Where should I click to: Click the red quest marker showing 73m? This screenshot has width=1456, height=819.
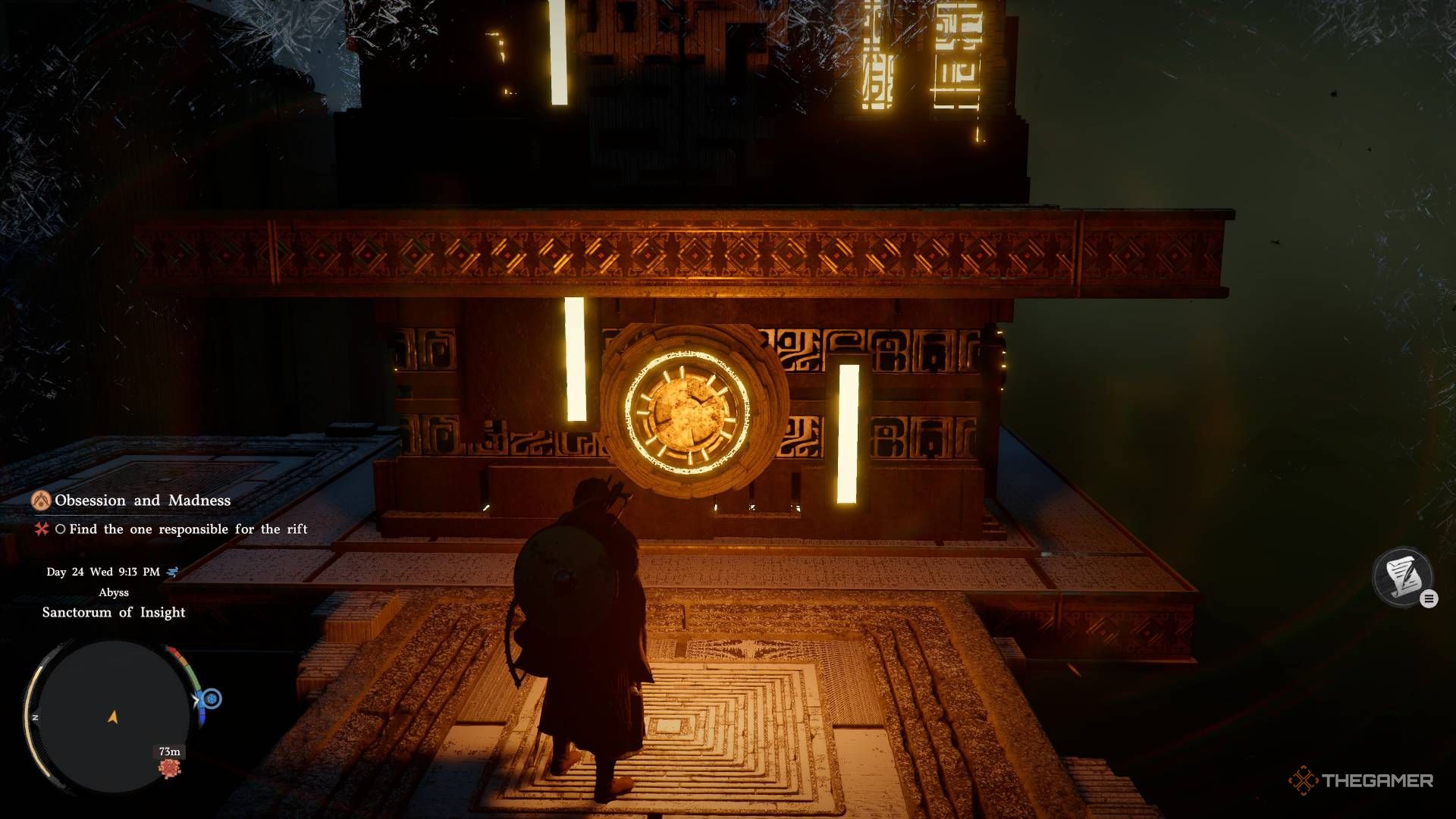(169, 769)
